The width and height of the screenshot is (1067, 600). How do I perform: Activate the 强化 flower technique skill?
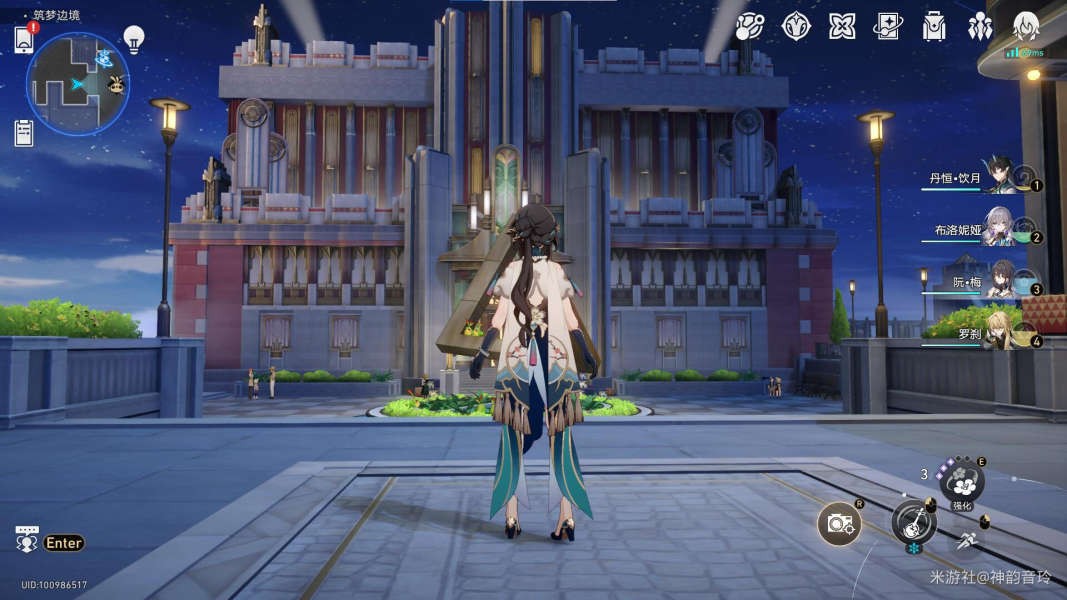click(x=962, y=482)
